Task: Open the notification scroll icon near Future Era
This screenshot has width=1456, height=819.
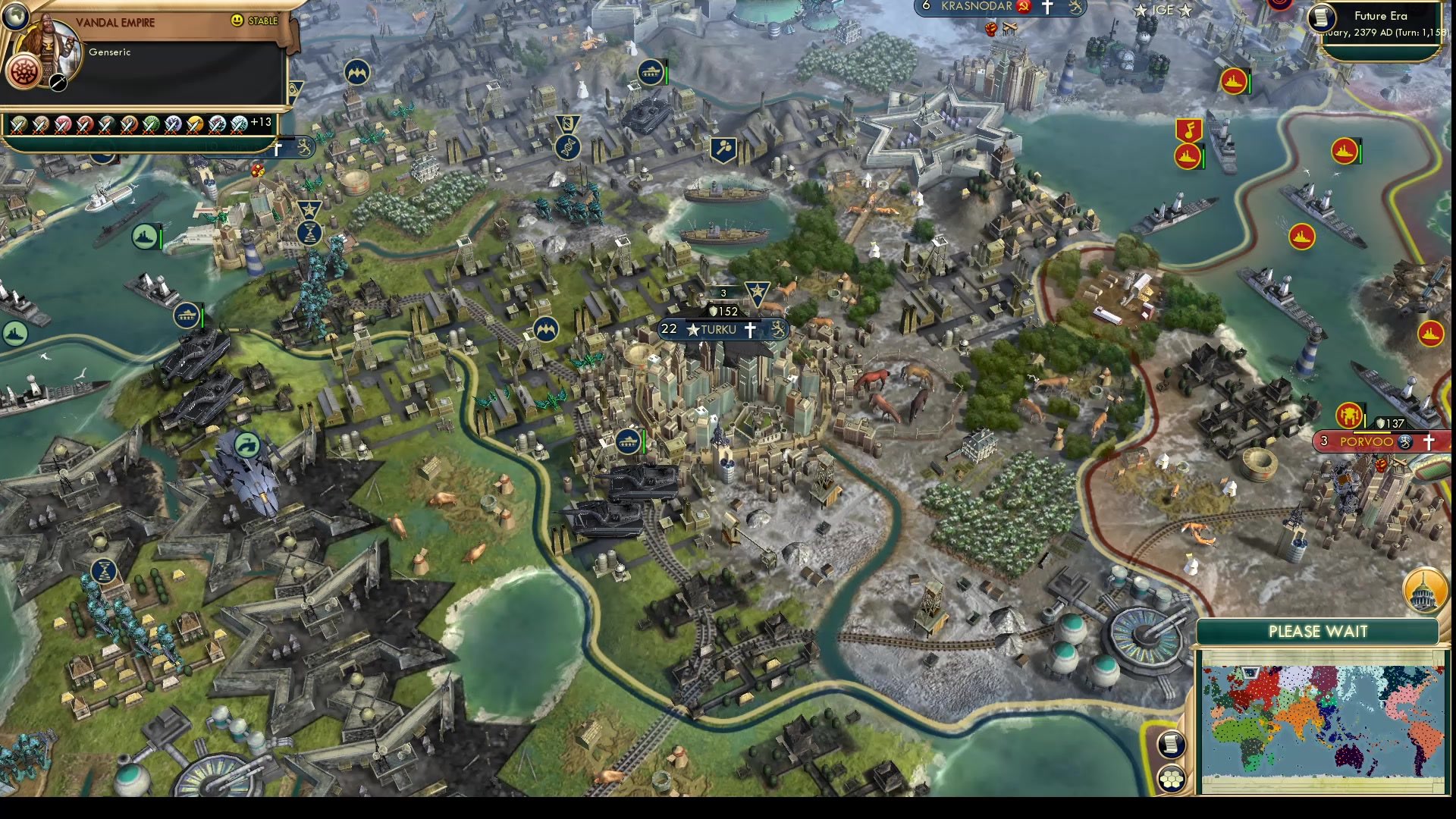Action: pyautogui.click(x=1323, y=19)
